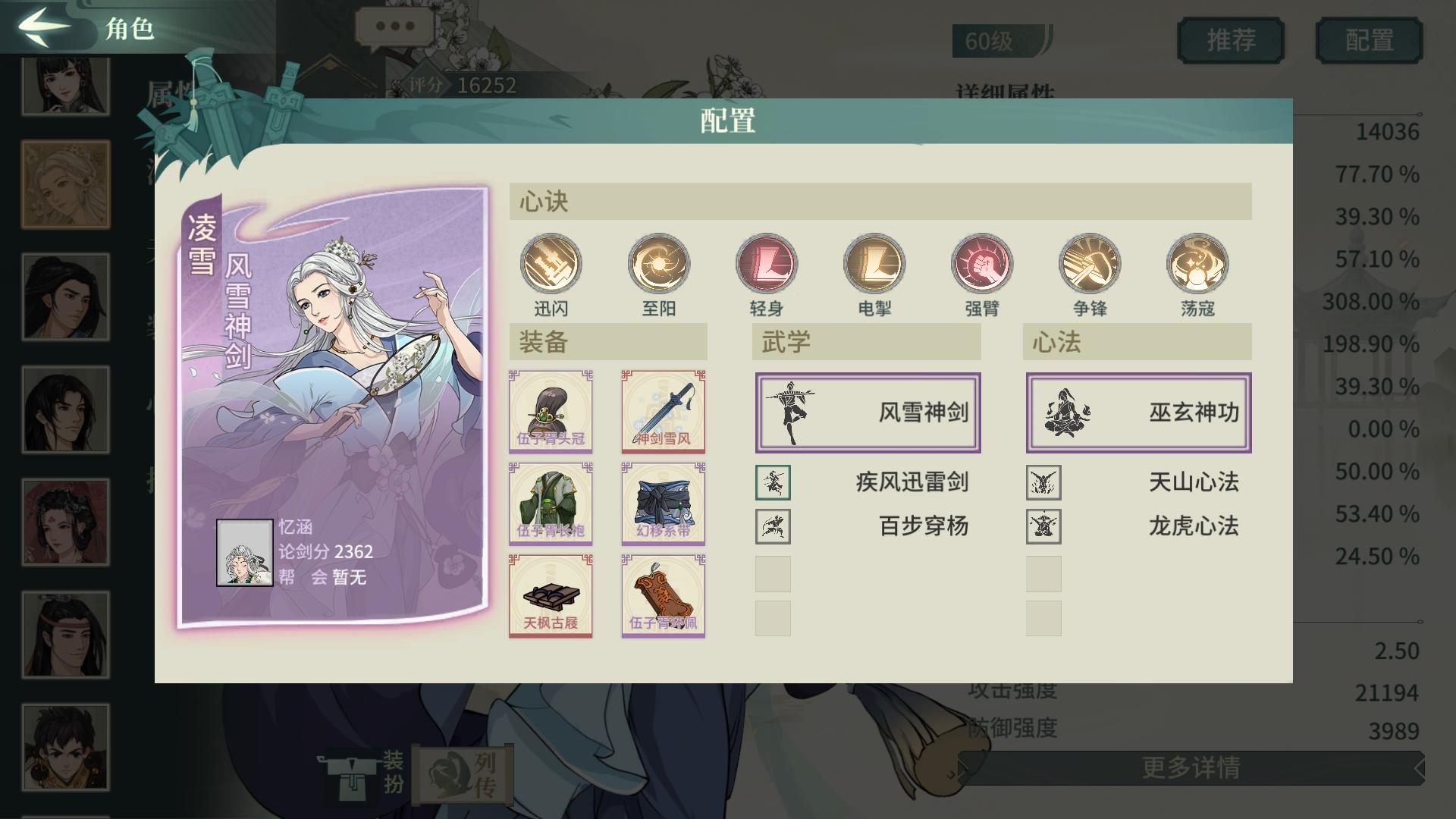Select the 至阳 heart skill icon

[658, 265]
